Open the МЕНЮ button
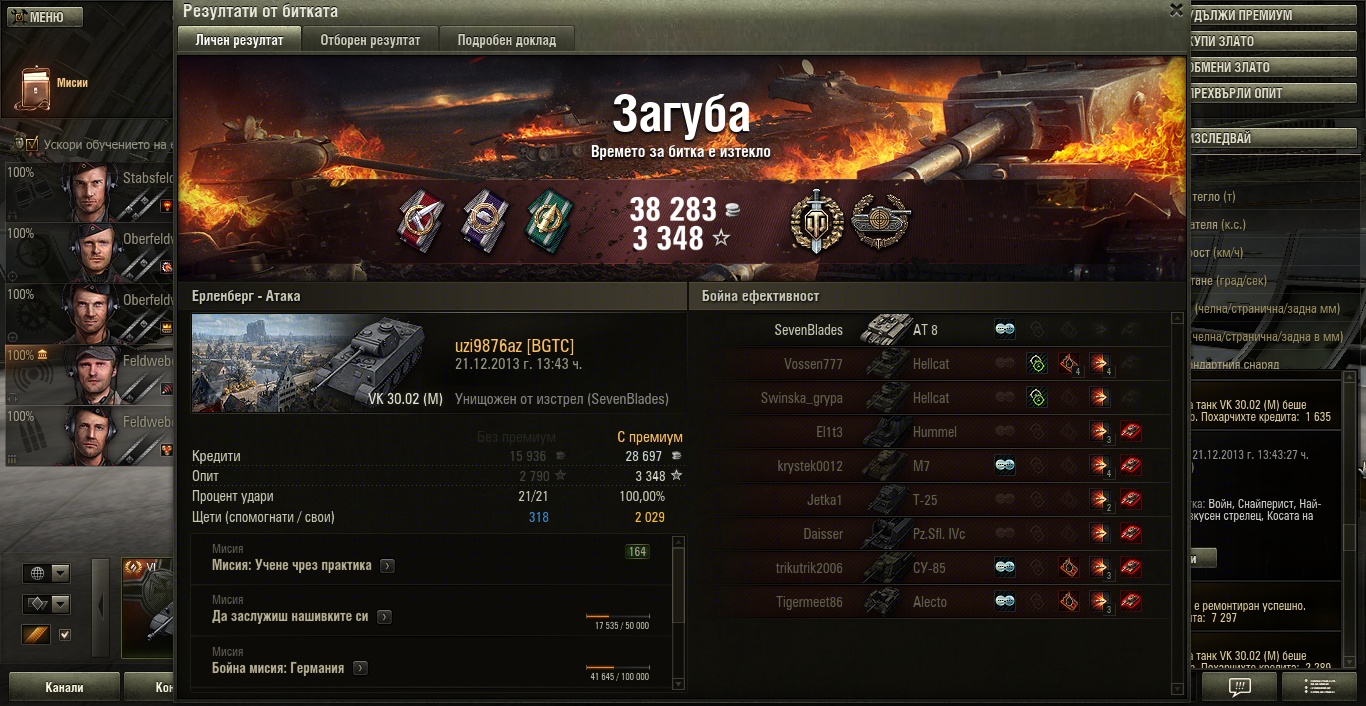Viewport: 1366px width, 706px height. tap(41, 17)
